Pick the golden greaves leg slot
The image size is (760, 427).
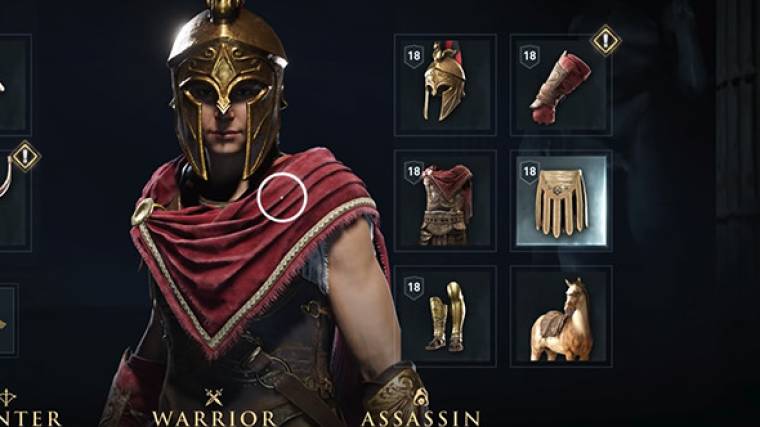coord(445,315)
